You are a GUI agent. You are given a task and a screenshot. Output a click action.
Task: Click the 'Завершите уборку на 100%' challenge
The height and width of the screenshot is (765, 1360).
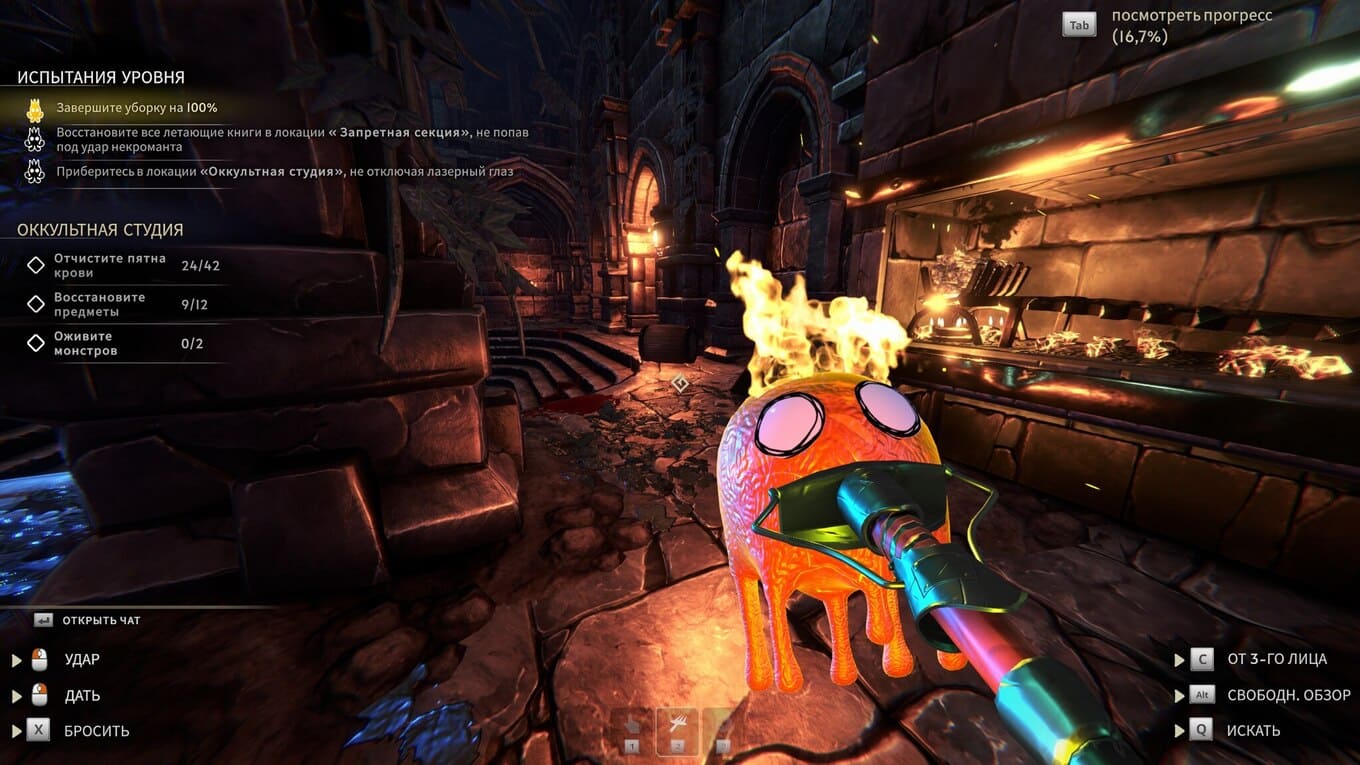pos(136,108)
